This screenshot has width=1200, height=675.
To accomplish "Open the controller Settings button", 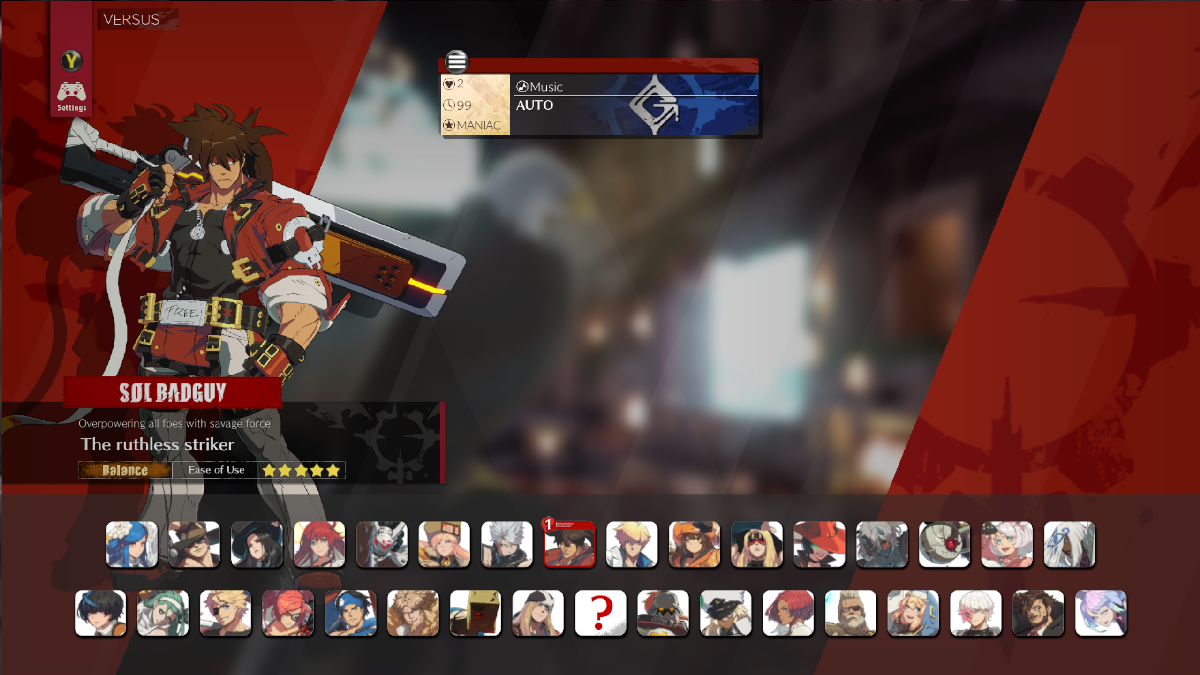I will [71, 96].
